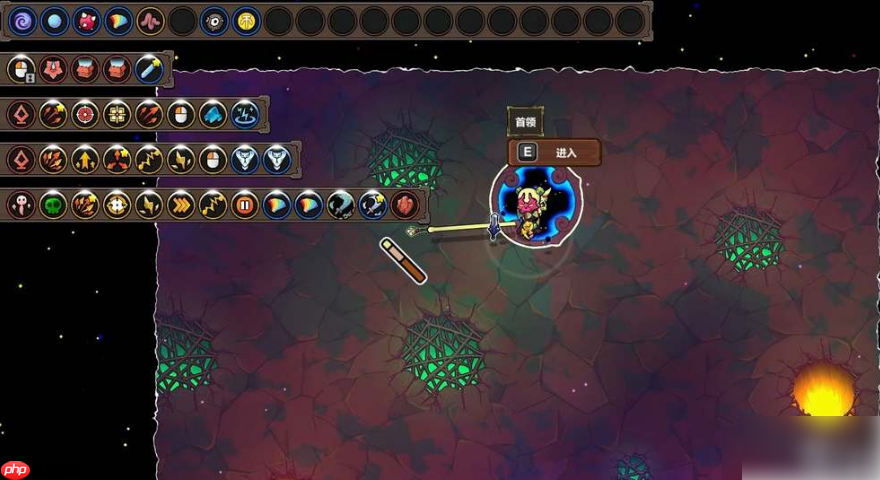Choose the blue crystal skill icon

click(213, 114)
